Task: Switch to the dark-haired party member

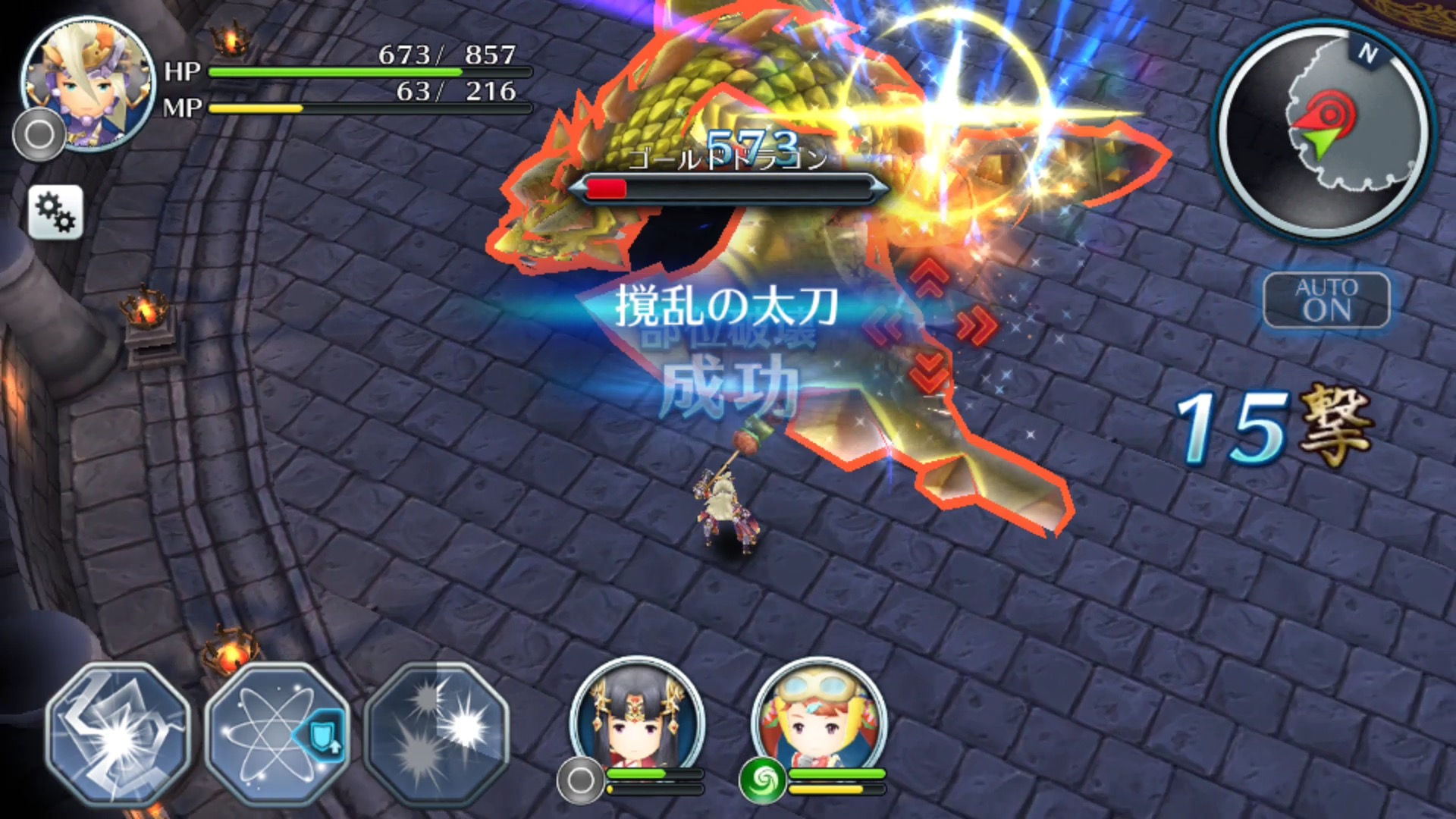Action: click(x=637, y=720)
